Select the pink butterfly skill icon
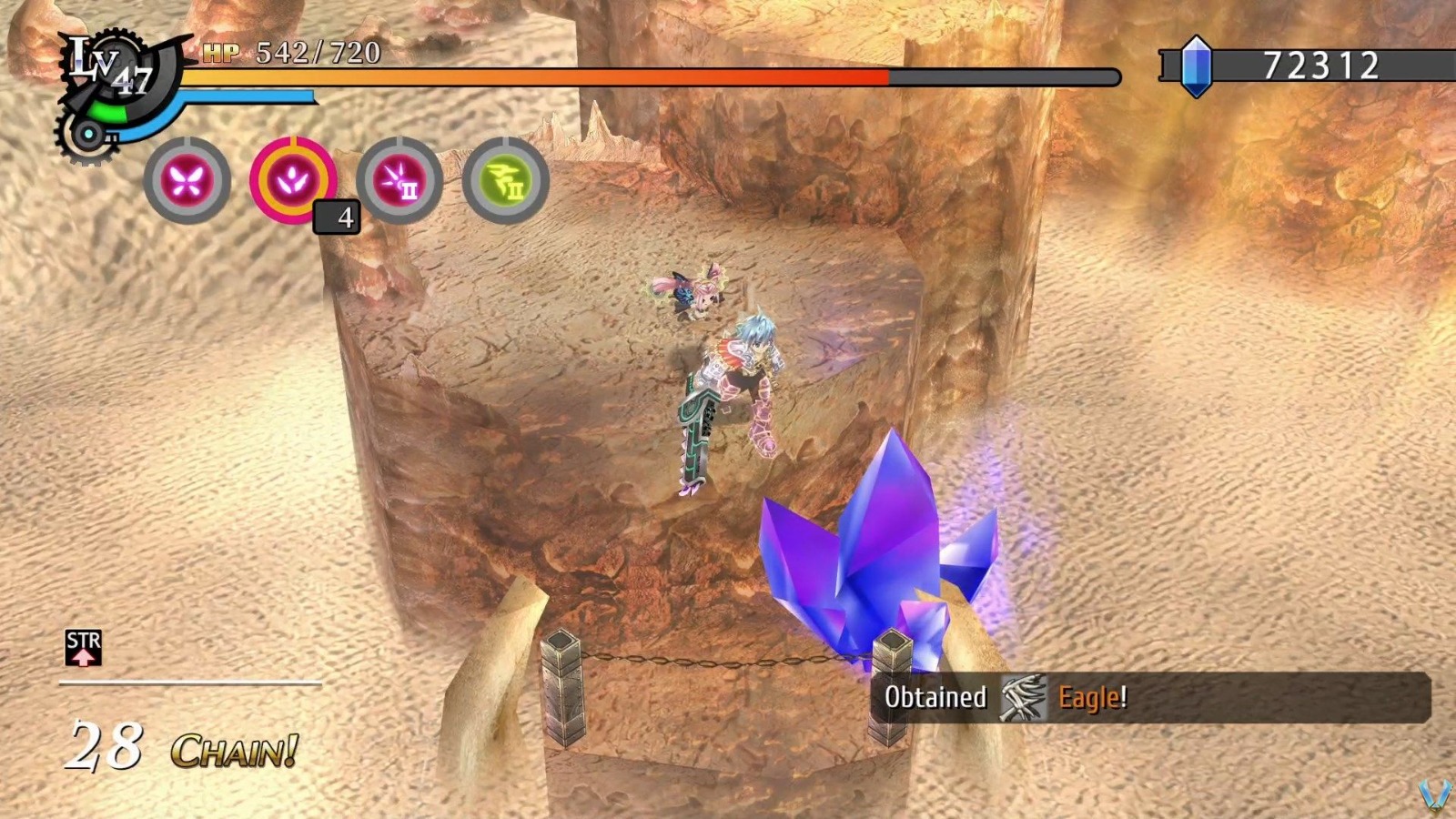 188,179
